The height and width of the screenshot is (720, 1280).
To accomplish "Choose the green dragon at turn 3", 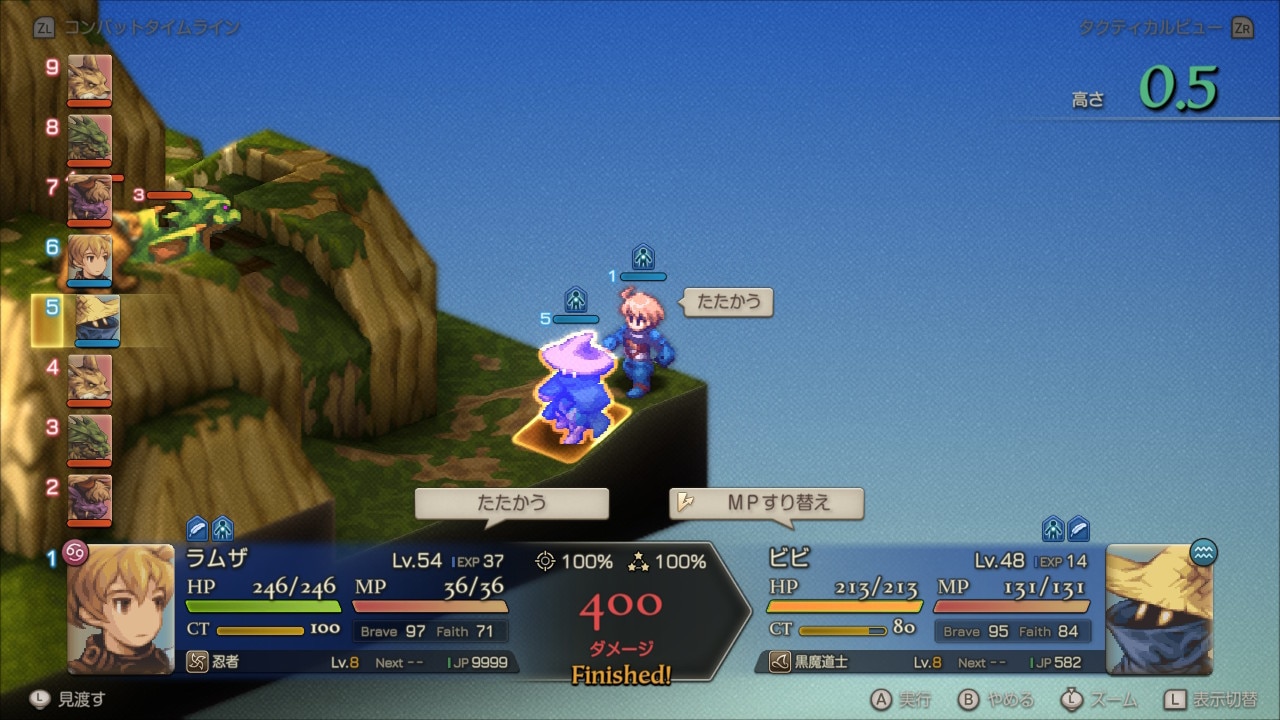I will [x=90, y=438].
